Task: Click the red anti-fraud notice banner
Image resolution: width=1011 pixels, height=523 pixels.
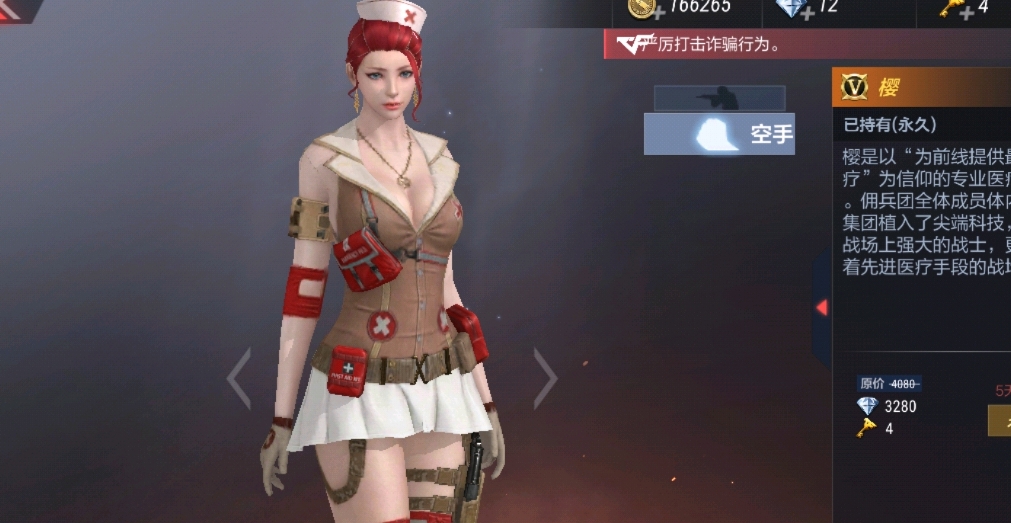Action: tap(720, 44)
